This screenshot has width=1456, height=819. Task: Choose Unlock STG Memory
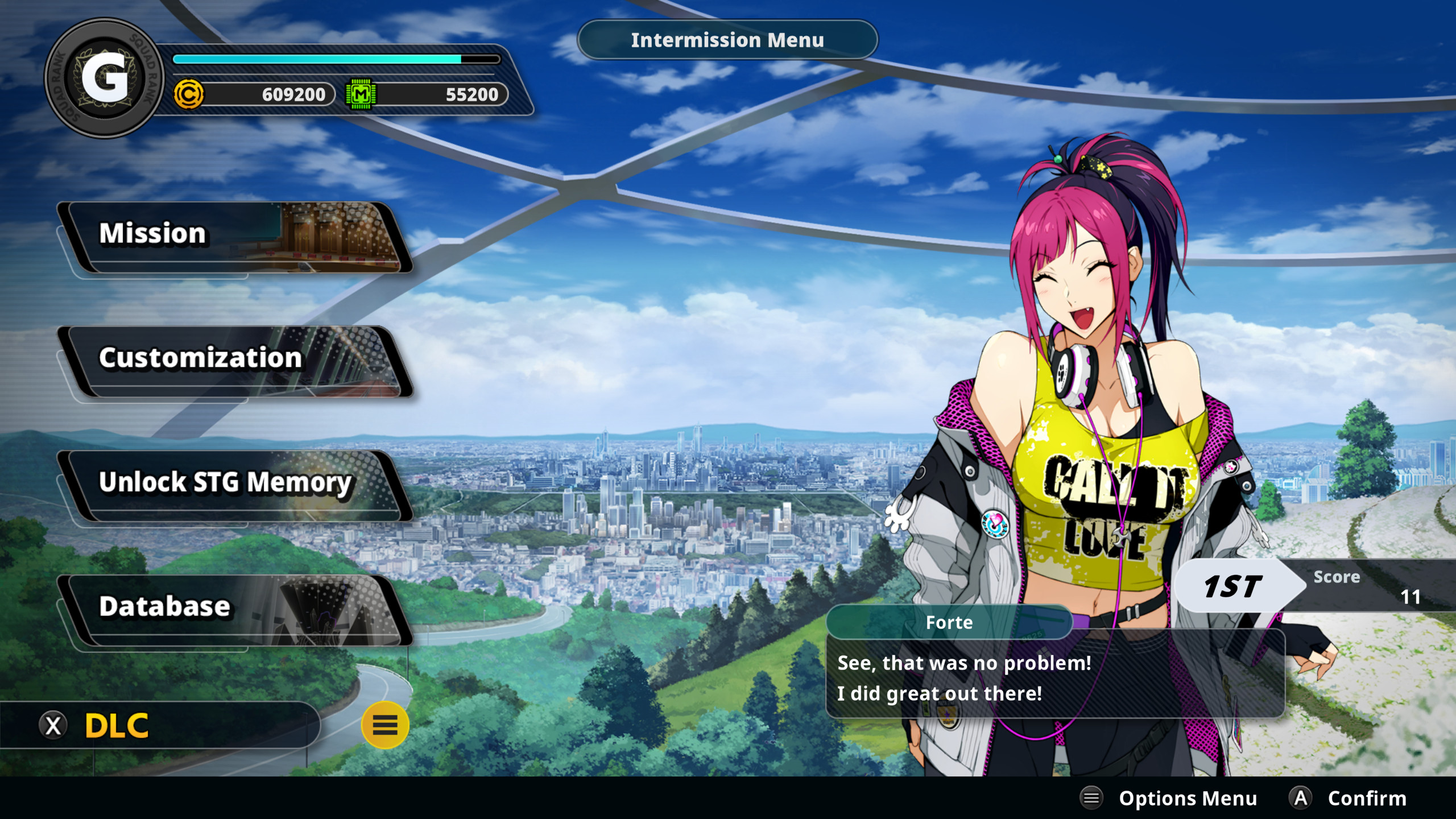[233, 484]
